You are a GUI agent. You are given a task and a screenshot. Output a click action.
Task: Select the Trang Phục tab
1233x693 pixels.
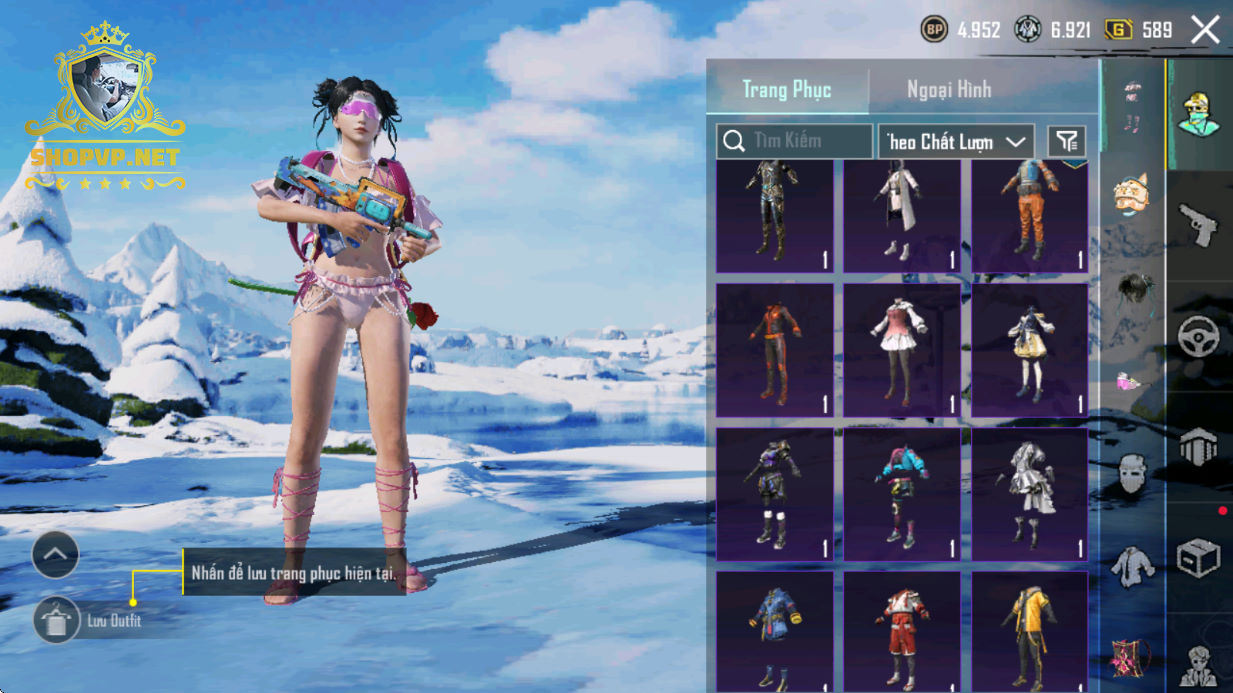[x=786, y=89]
